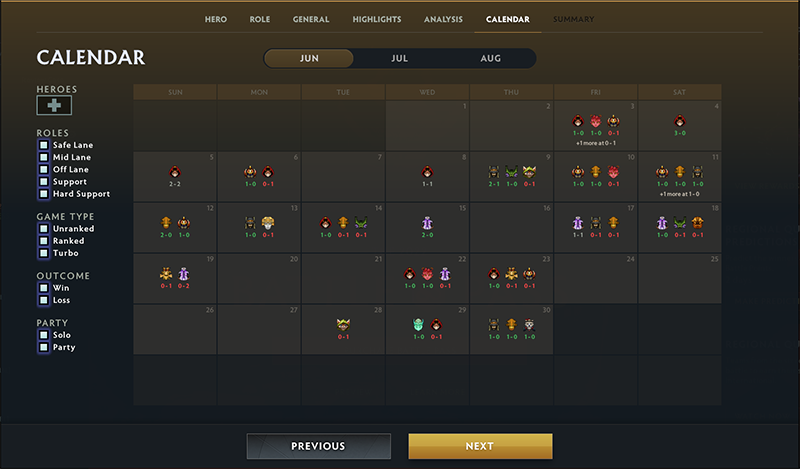
Task: Enable the Loss outcome filter
Action: click(x=44, y=300)
